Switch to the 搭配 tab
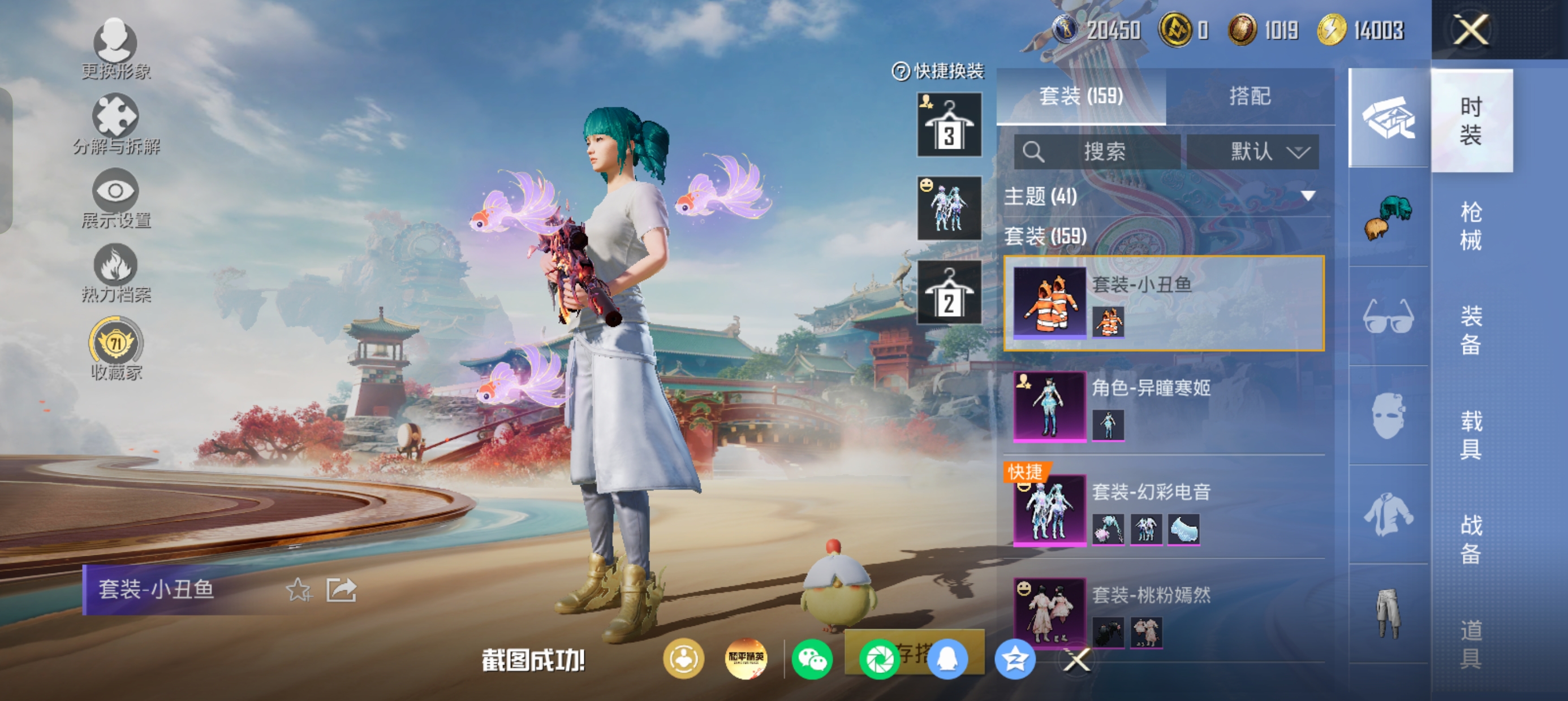Image resolution: width=1568 pixels, height=701 pixels. pyautogui.click(x=1249, y=96)
